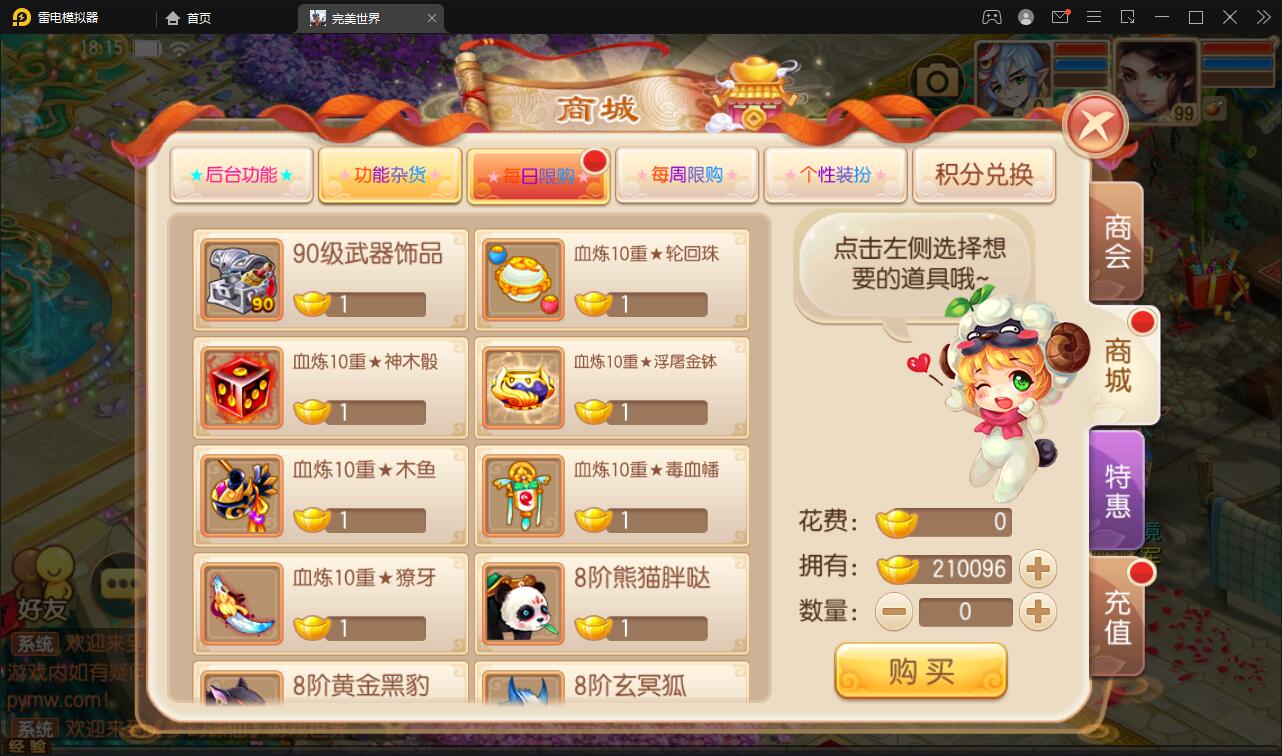The width and height of the screenshot is (1282, 756).
Task: Click the quantity input field showing 0
Action: [x=966, y=611]
